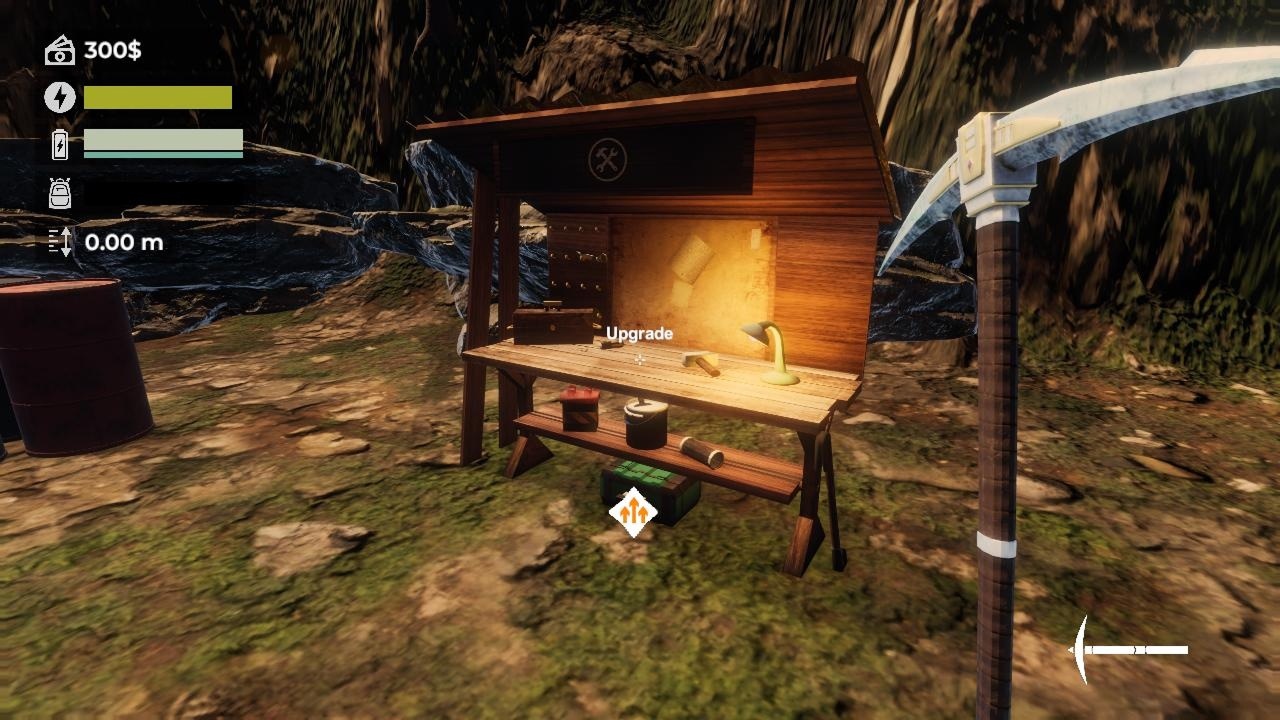Click the Upgrade prompt above the workbench
1280x720 pixels.
(x=640, y=333)
